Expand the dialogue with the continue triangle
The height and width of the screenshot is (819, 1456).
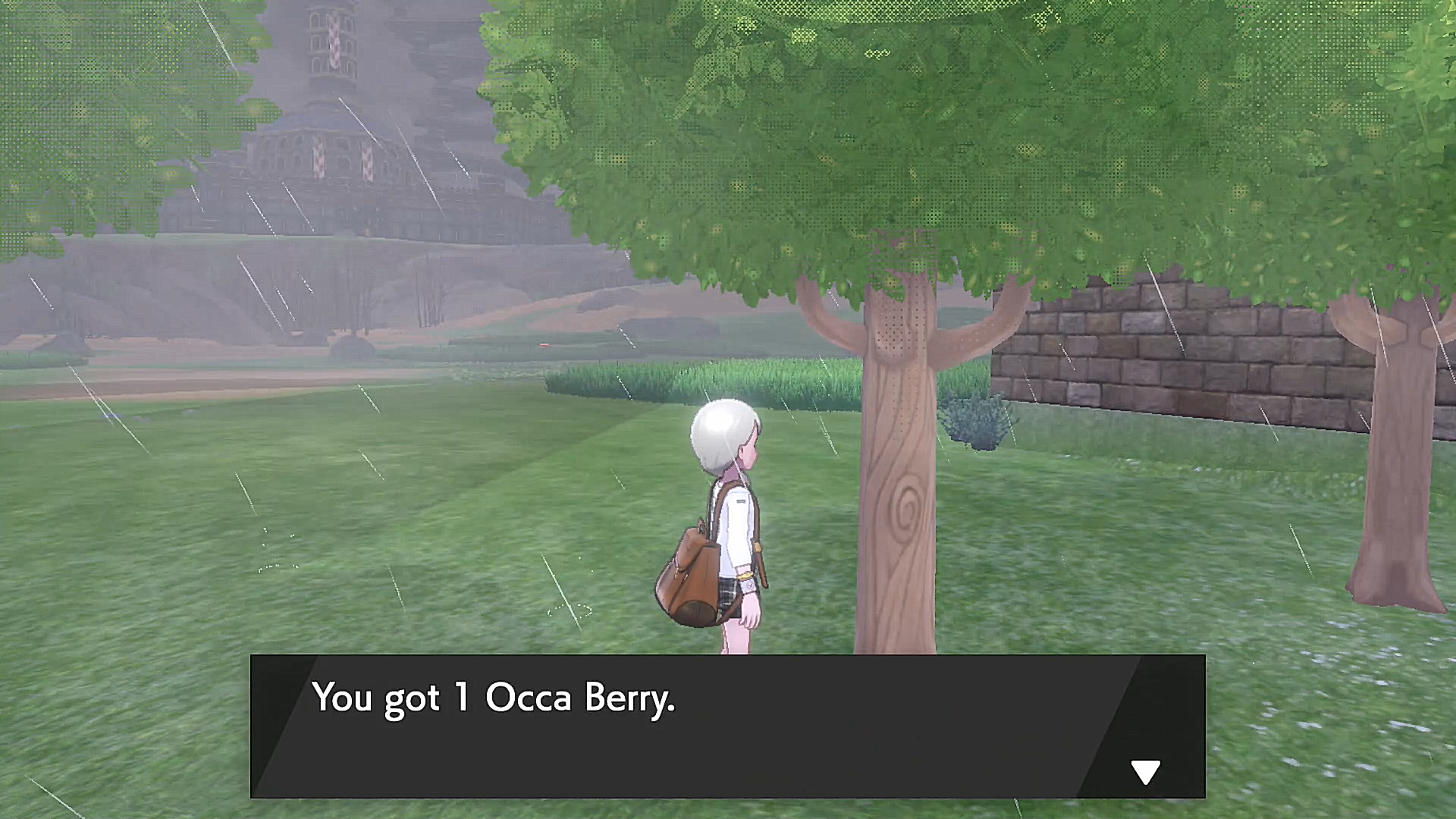point(1146,772)
